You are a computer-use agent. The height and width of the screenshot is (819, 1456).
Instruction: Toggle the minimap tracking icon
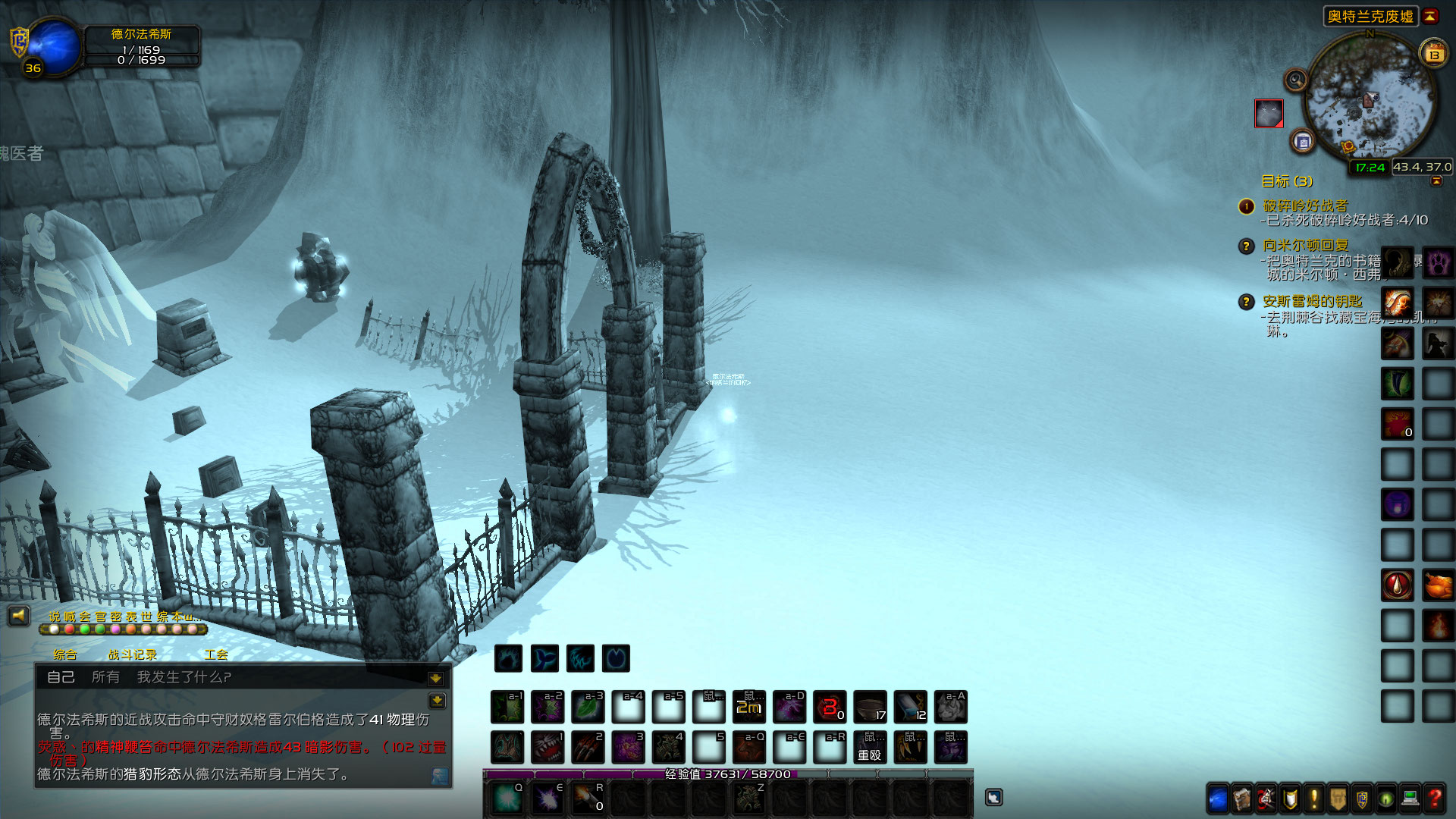pos(1295,80)
